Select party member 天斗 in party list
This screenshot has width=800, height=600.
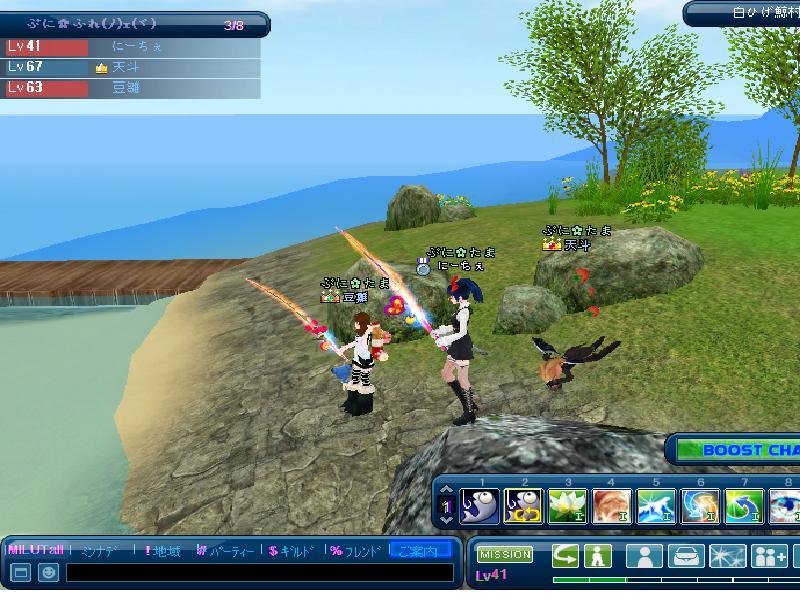coord(130,67)
